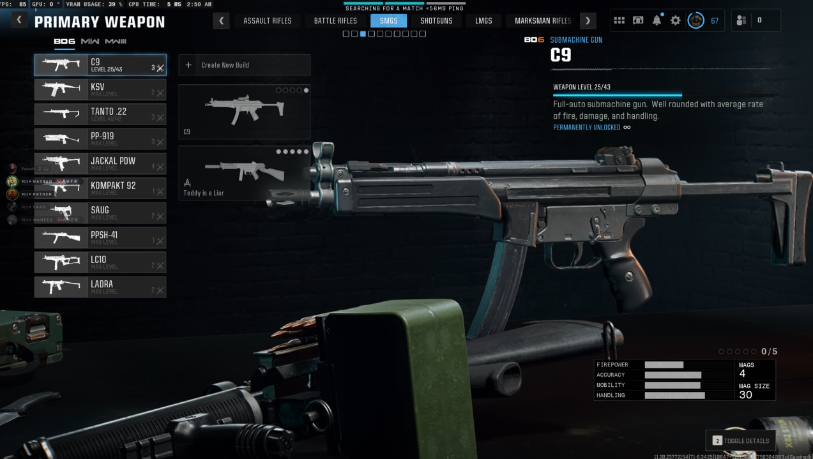Select the Jackal PDW entry
The height and width of the screenshot is (459, 813).
pos(100,164)
